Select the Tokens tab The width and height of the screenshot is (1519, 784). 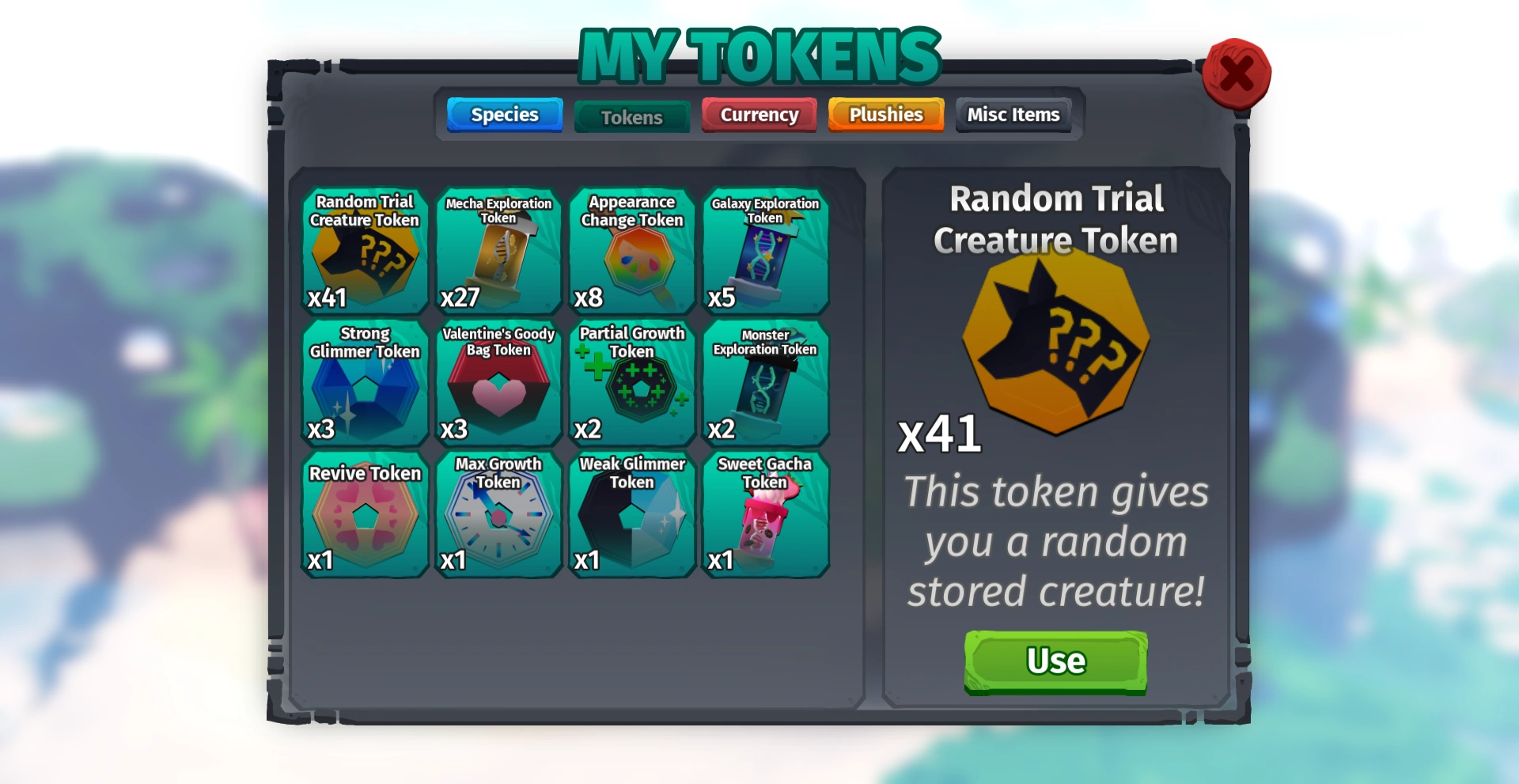click(x=631, y=117)
